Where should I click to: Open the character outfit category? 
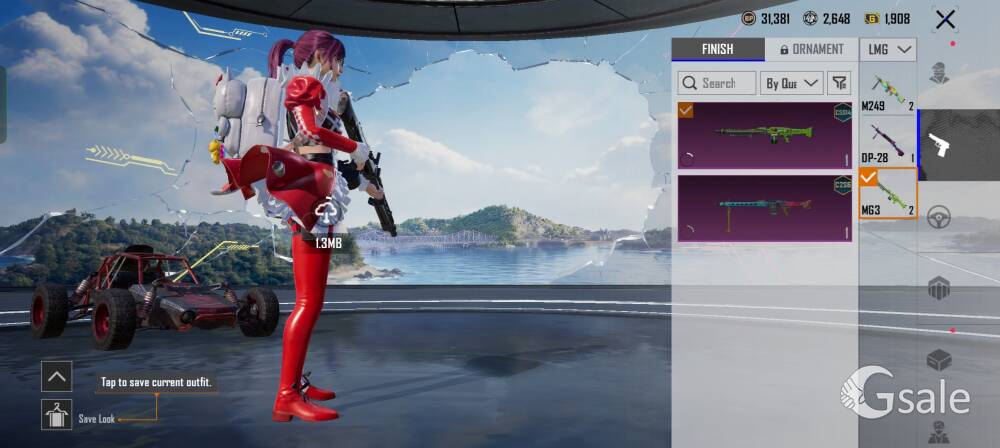(939, 73)
